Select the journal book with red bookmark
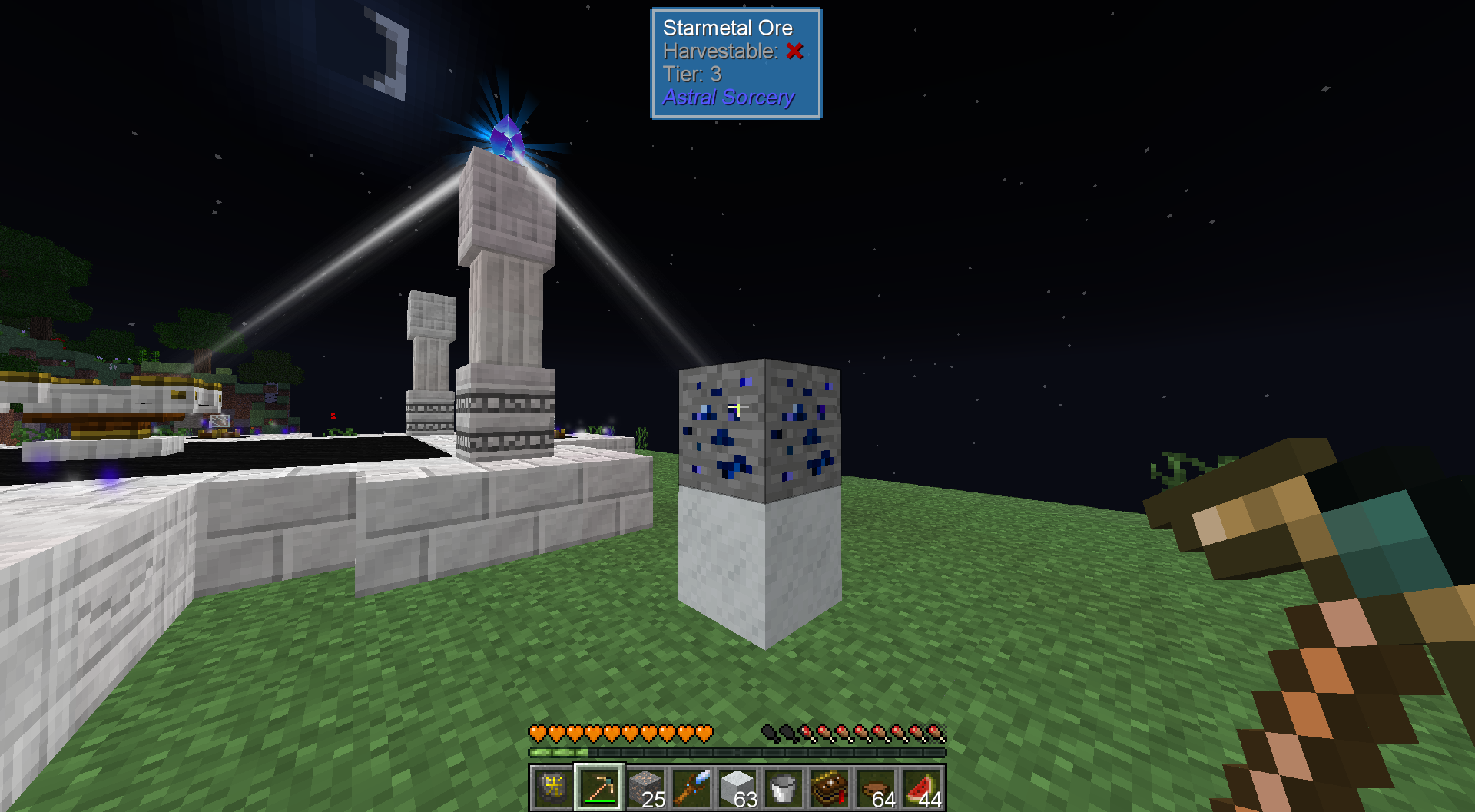The width and height of the screenshot is (1475, 812). [829, 787]
